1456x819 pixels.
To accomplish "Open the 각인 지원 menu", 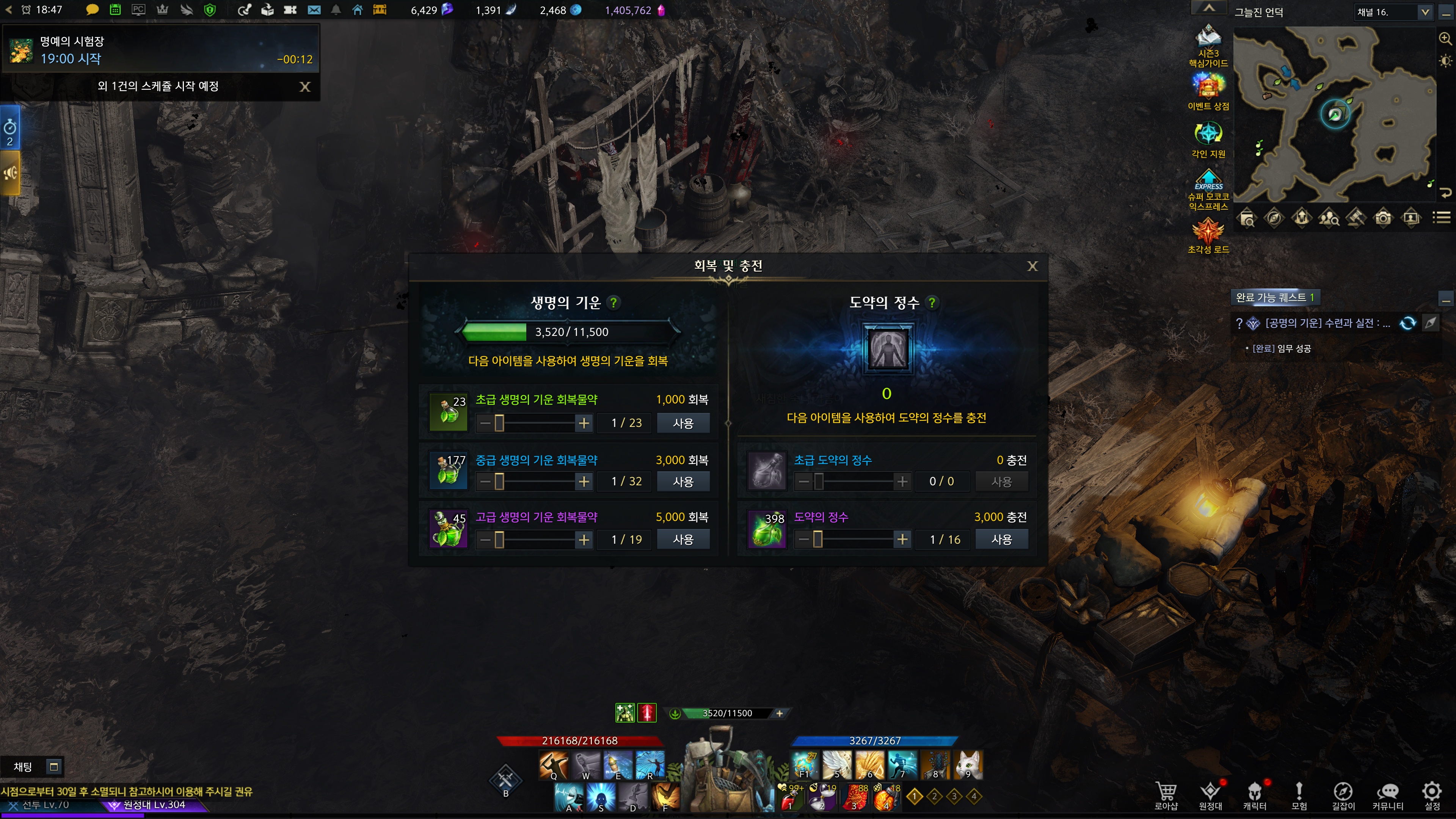I will [x=1208, y=139].
